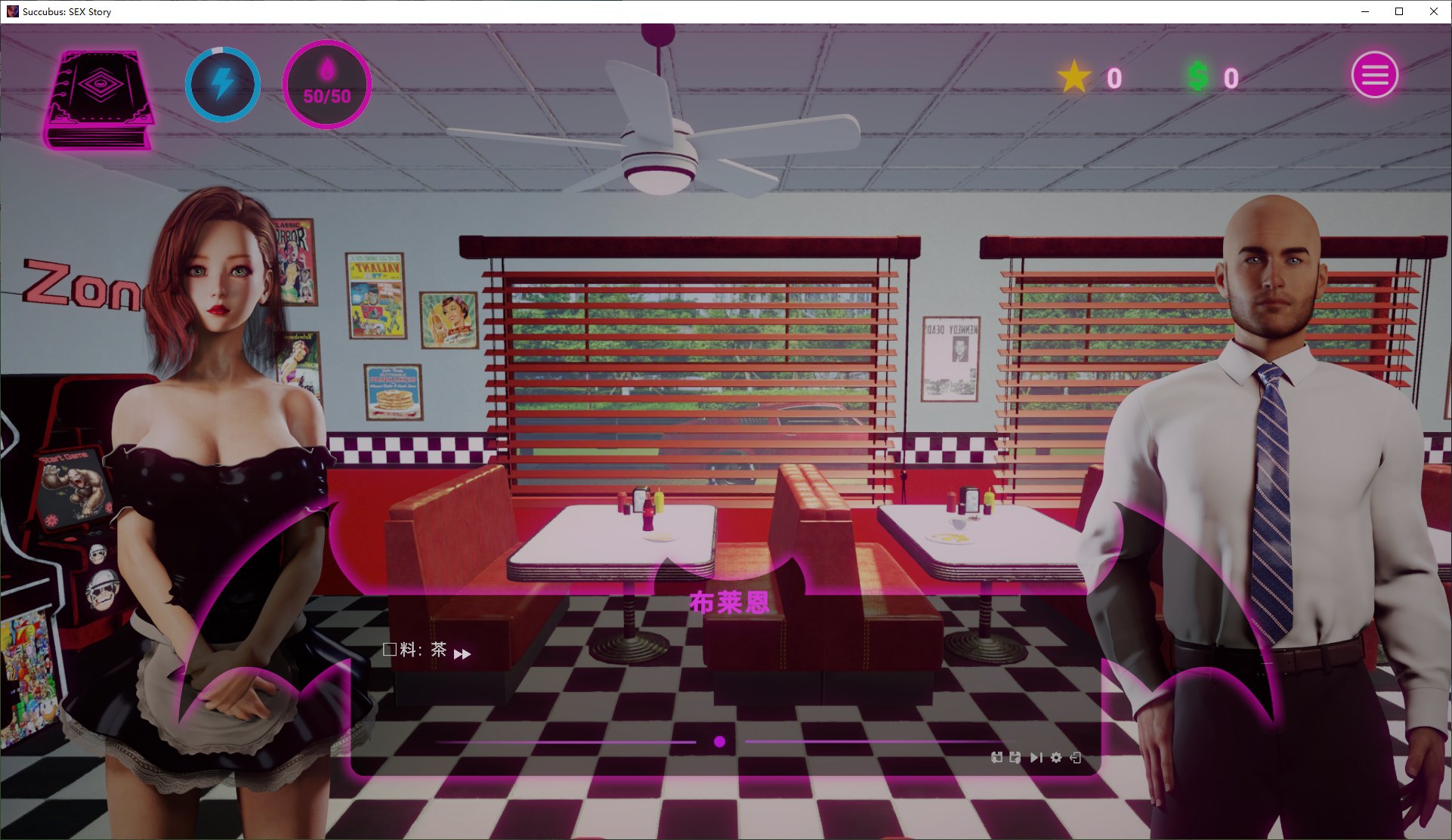Skip dialogue with the skip-forward icon
This screenshot has width=1452, height=840.
[x=1036, y=758]
